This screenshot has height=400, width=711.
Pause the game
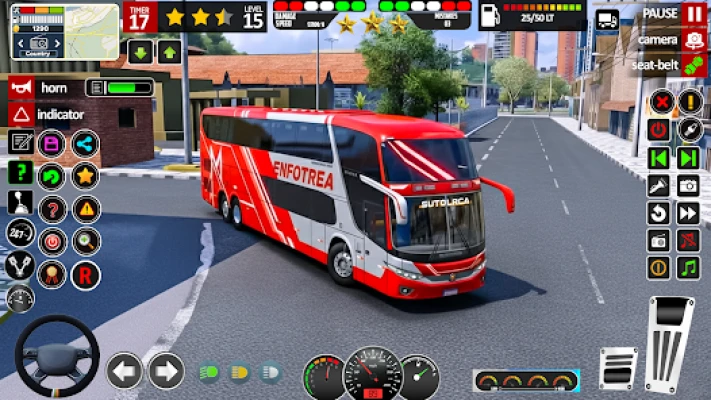click(x=694, y=14)
